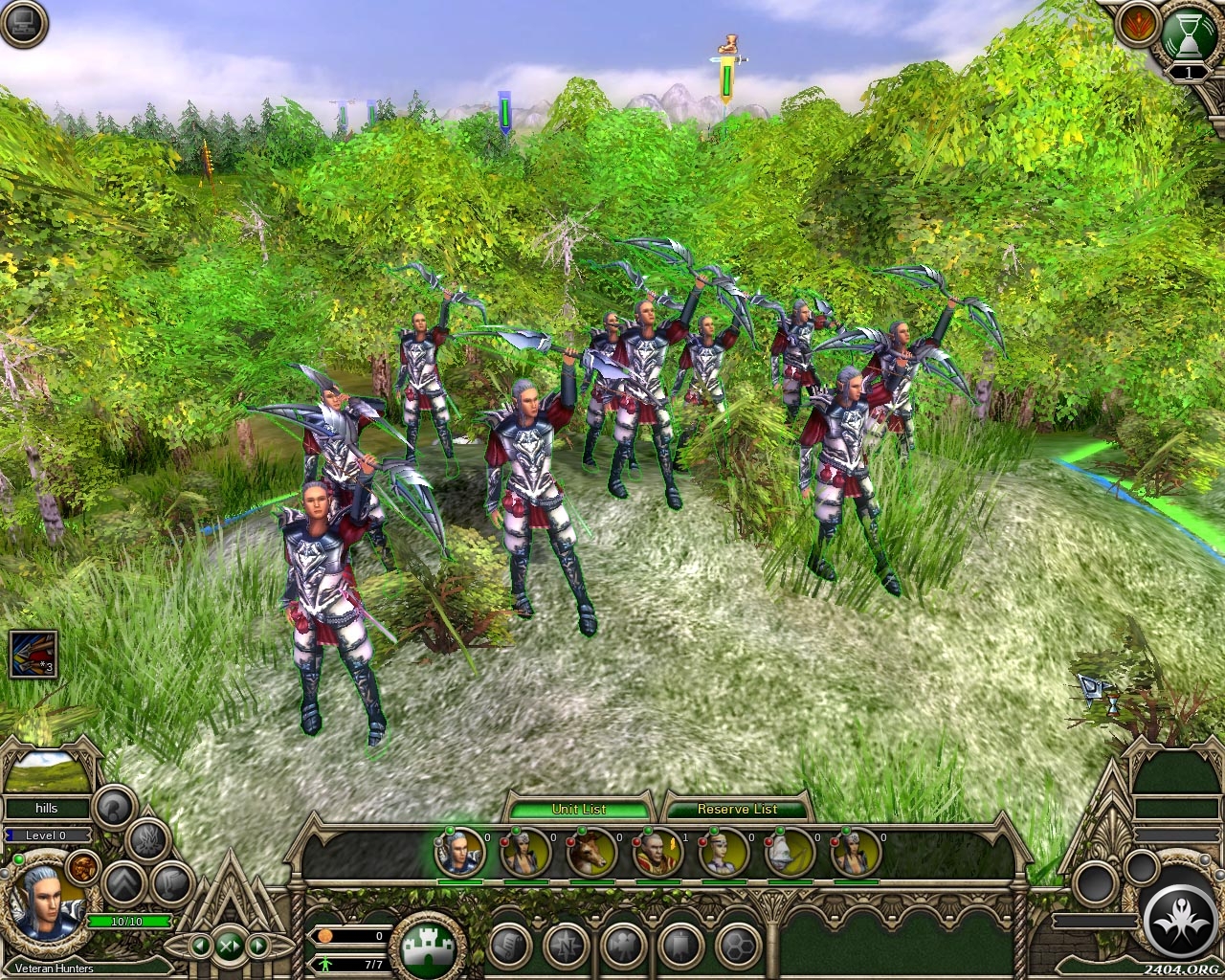Click the banner flag button

pyautogui.click(x=681, y=946)
